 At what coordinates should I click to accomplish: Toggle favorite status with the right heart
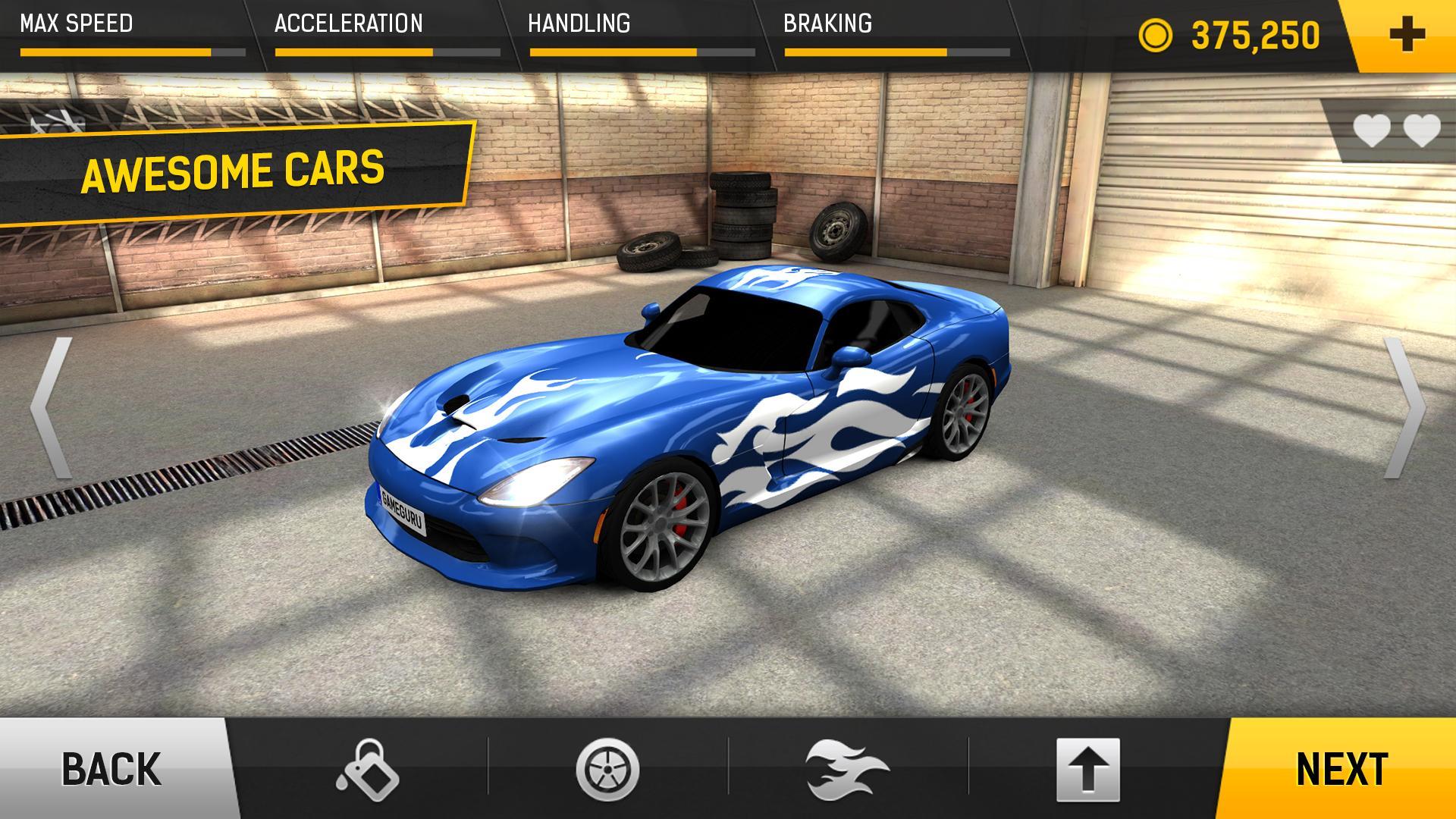1421,128
